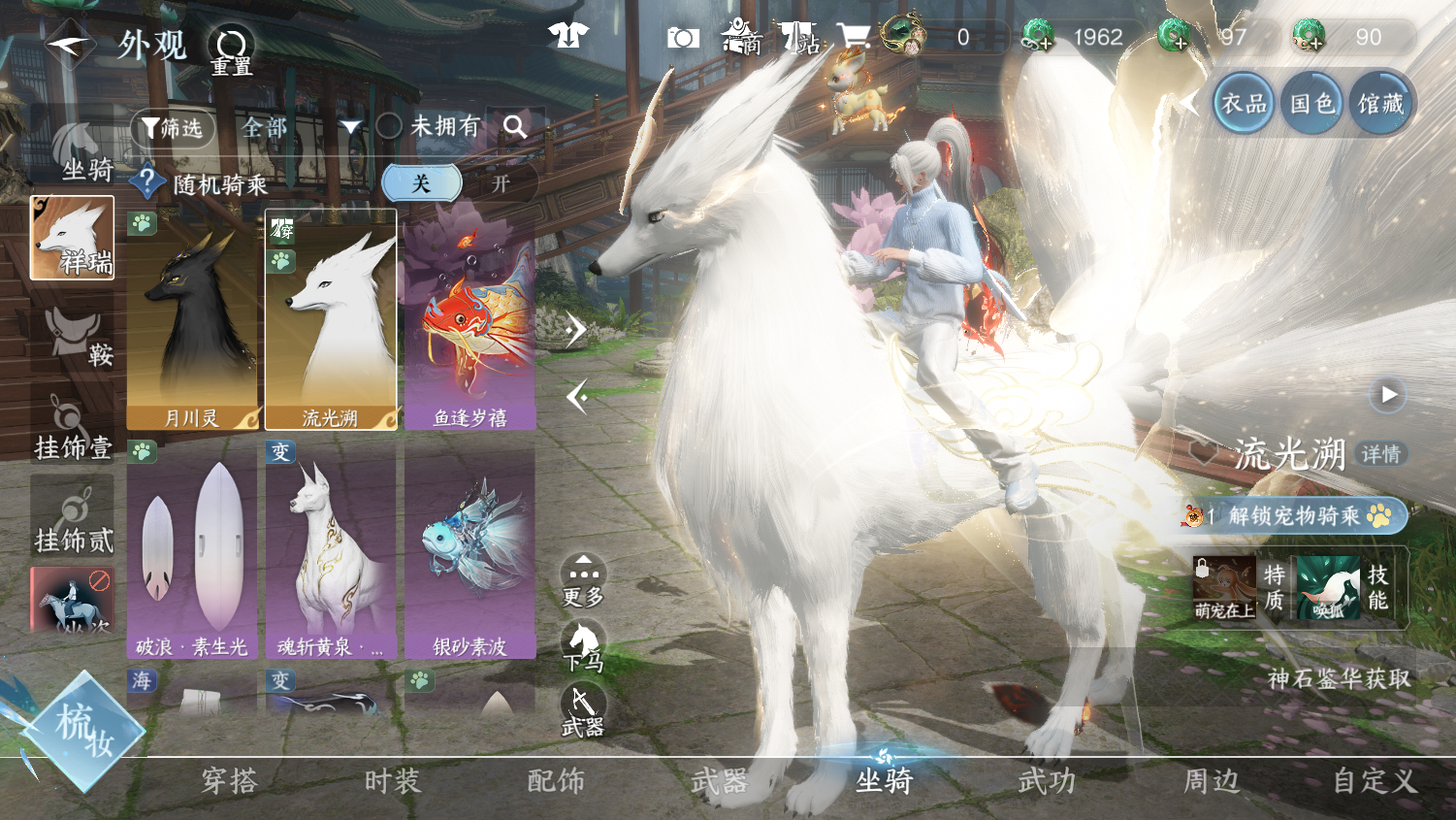
Task: Reset appearance with the 重置 button
Action: pyautogui.click(x=232, y=49)
